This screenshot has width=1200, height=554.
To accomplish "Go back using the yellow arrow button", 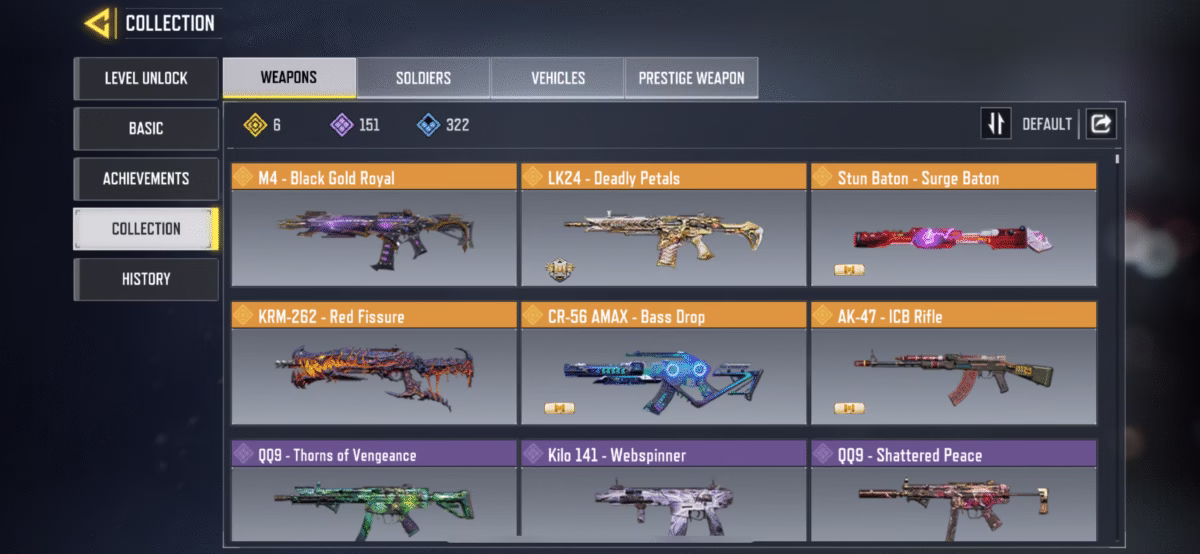I will (98, 23).
